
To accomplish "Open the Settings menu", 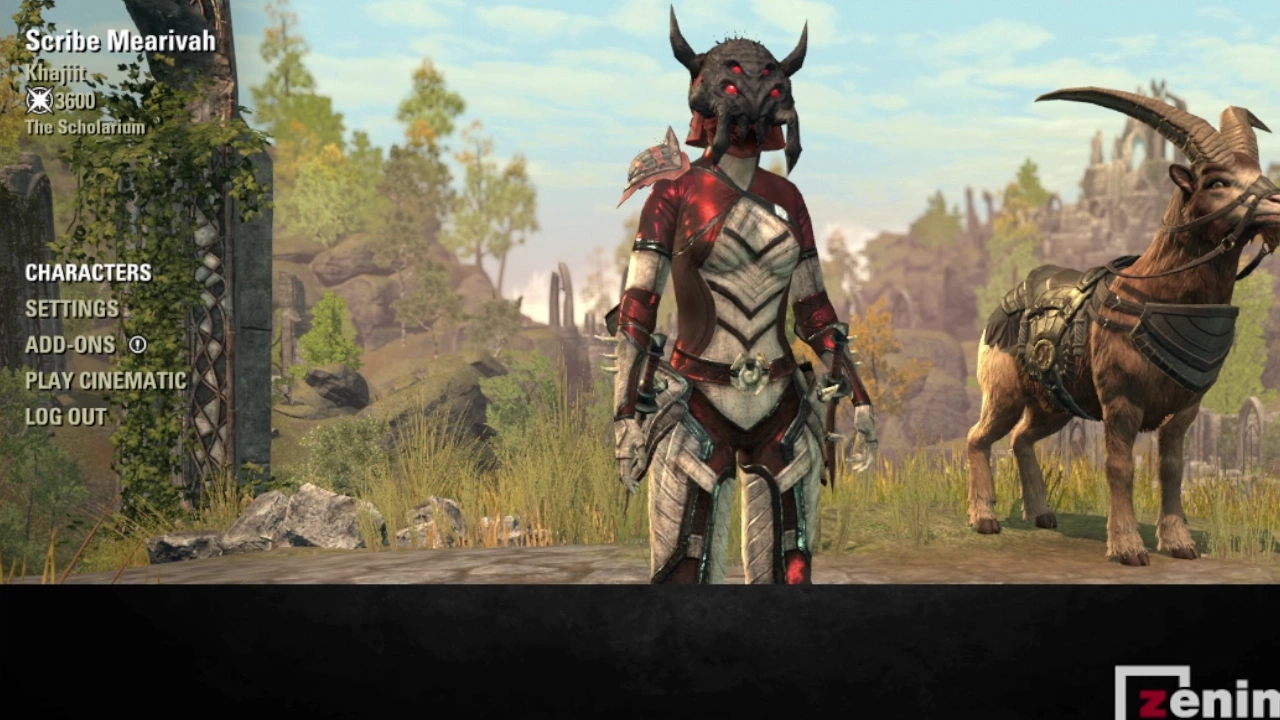I will point(72,309).
